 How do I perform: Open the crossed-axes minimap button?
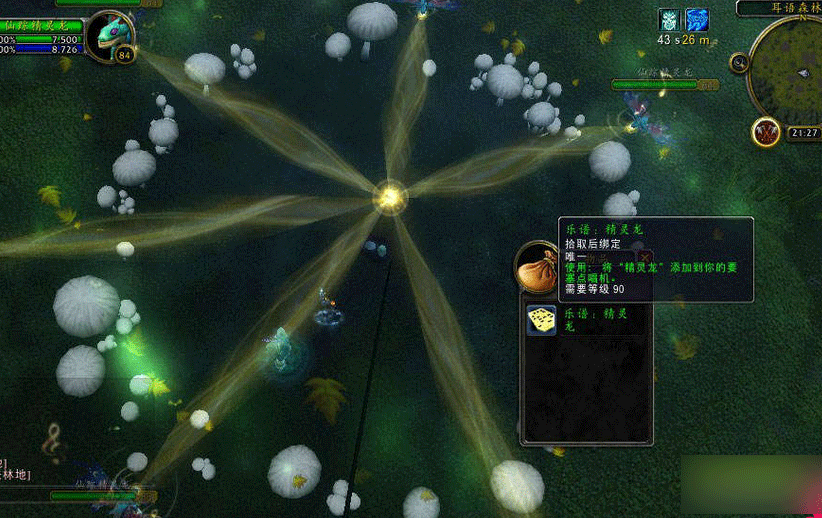(767, 131)
